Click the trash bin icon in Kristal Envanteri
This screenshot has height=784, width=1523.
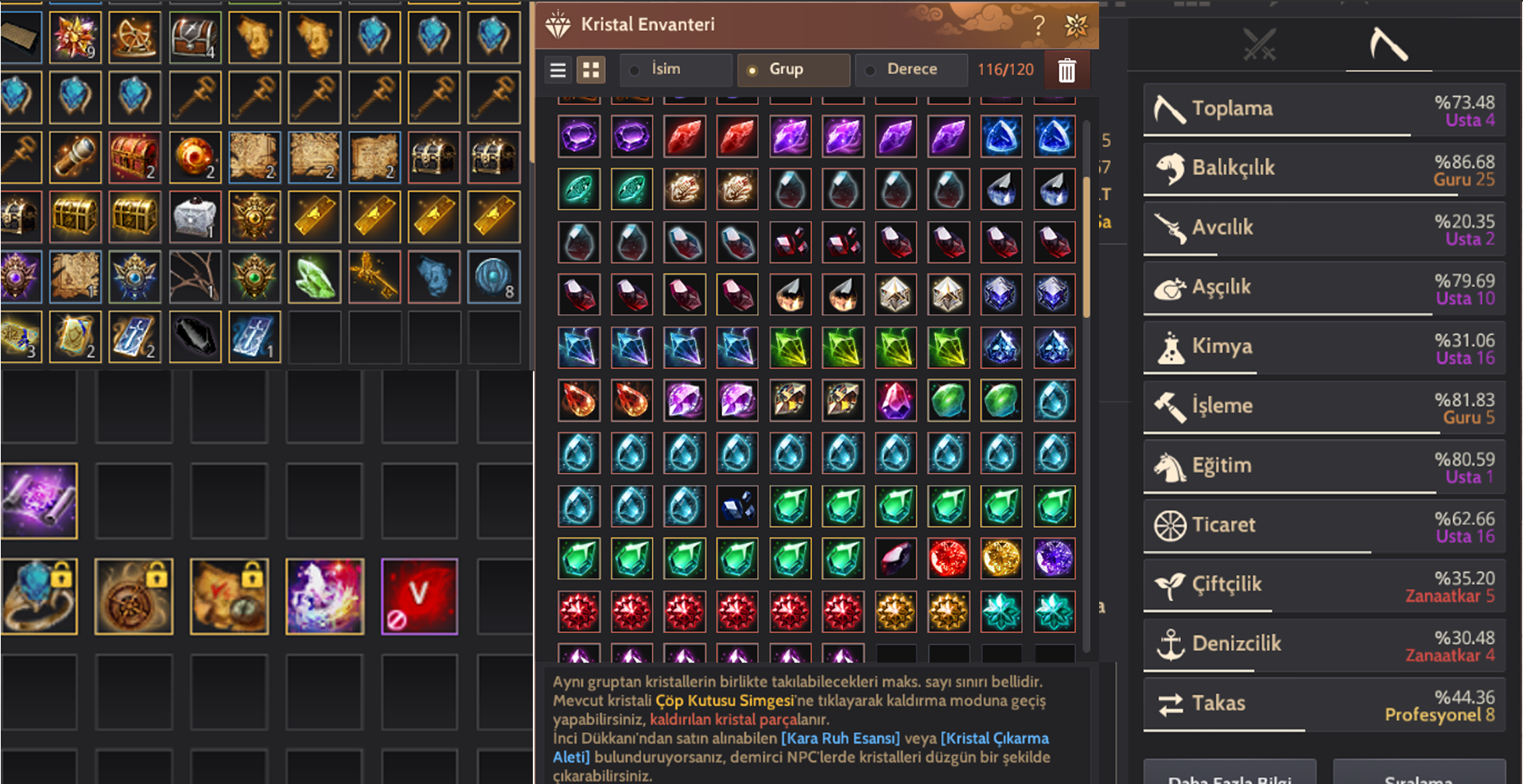[1067, 70]
